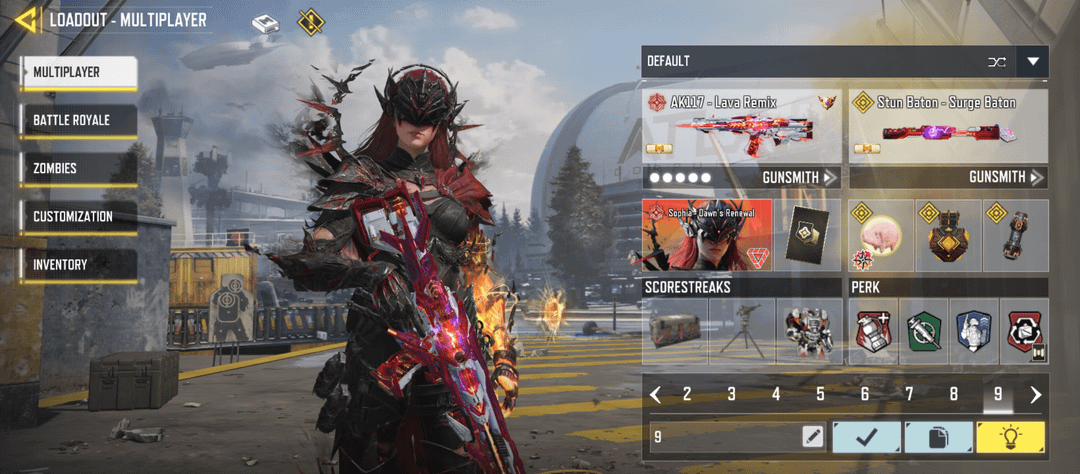The height and width of the screenshot is (474, 1080).
Task: Open Gunsmith for the Stun Baton
Action: (1004, 178)
